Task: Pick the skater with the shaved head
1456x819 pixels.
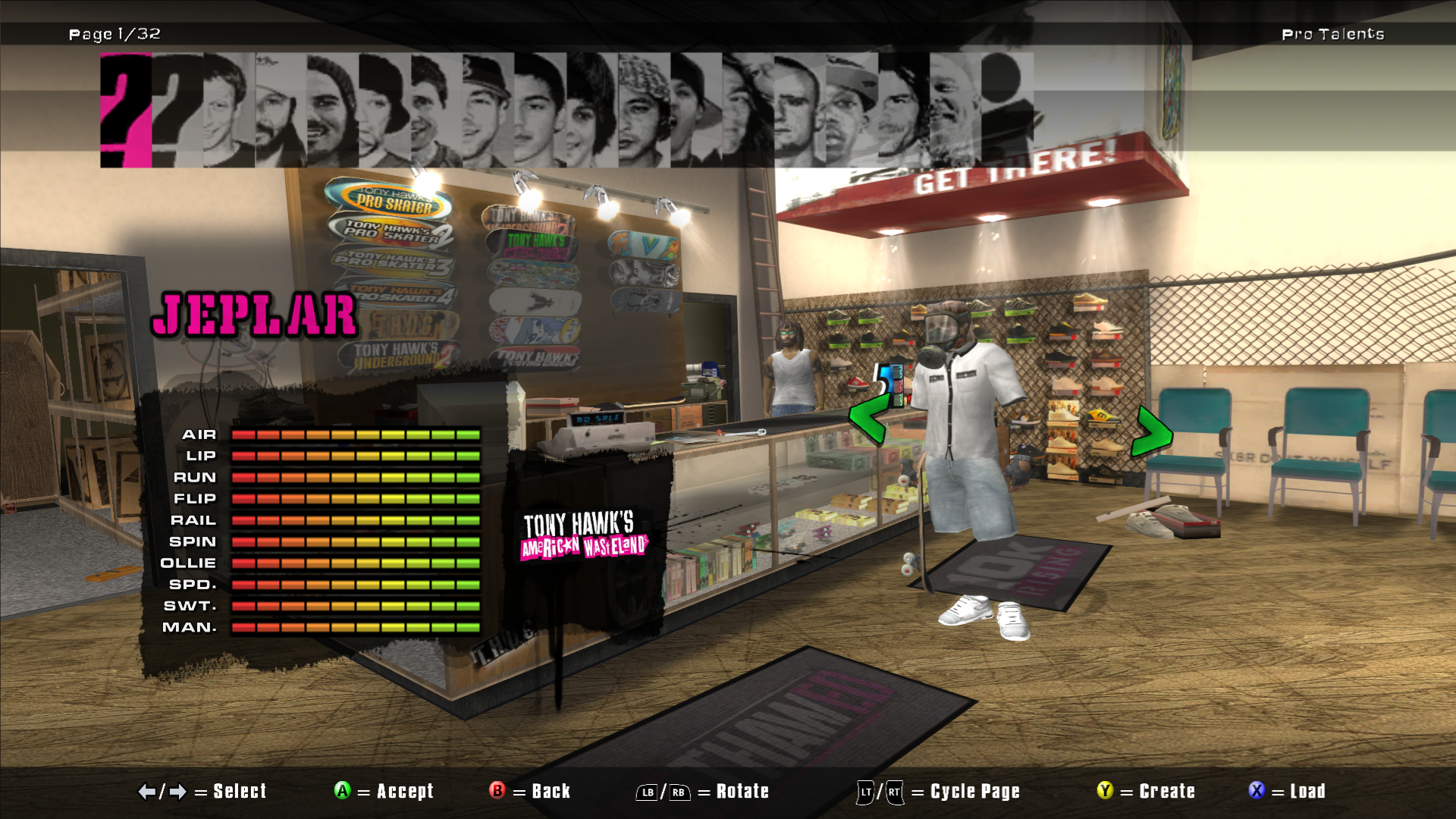Action: coord(799,110)
